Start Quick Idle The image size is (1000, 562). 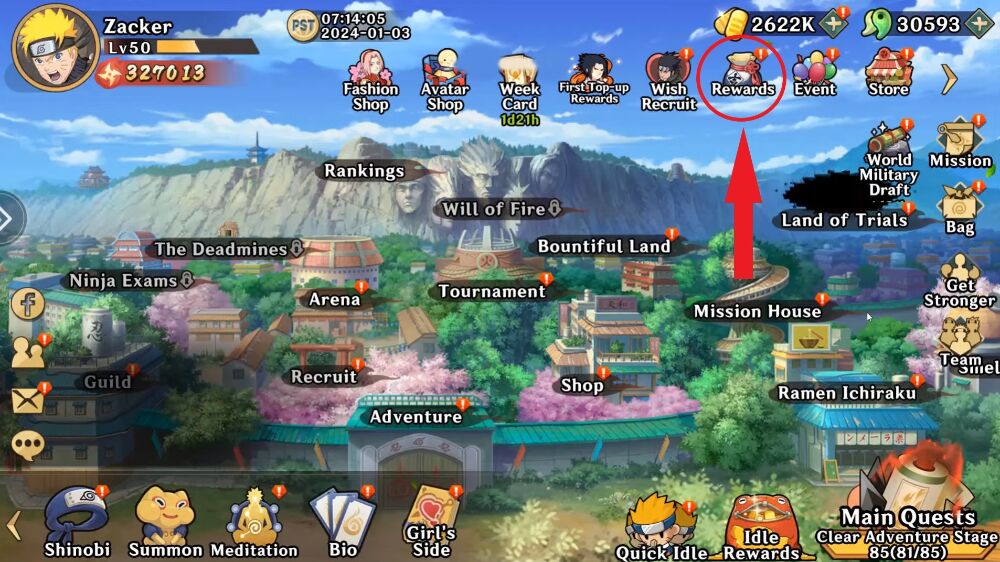coord(662,527)
